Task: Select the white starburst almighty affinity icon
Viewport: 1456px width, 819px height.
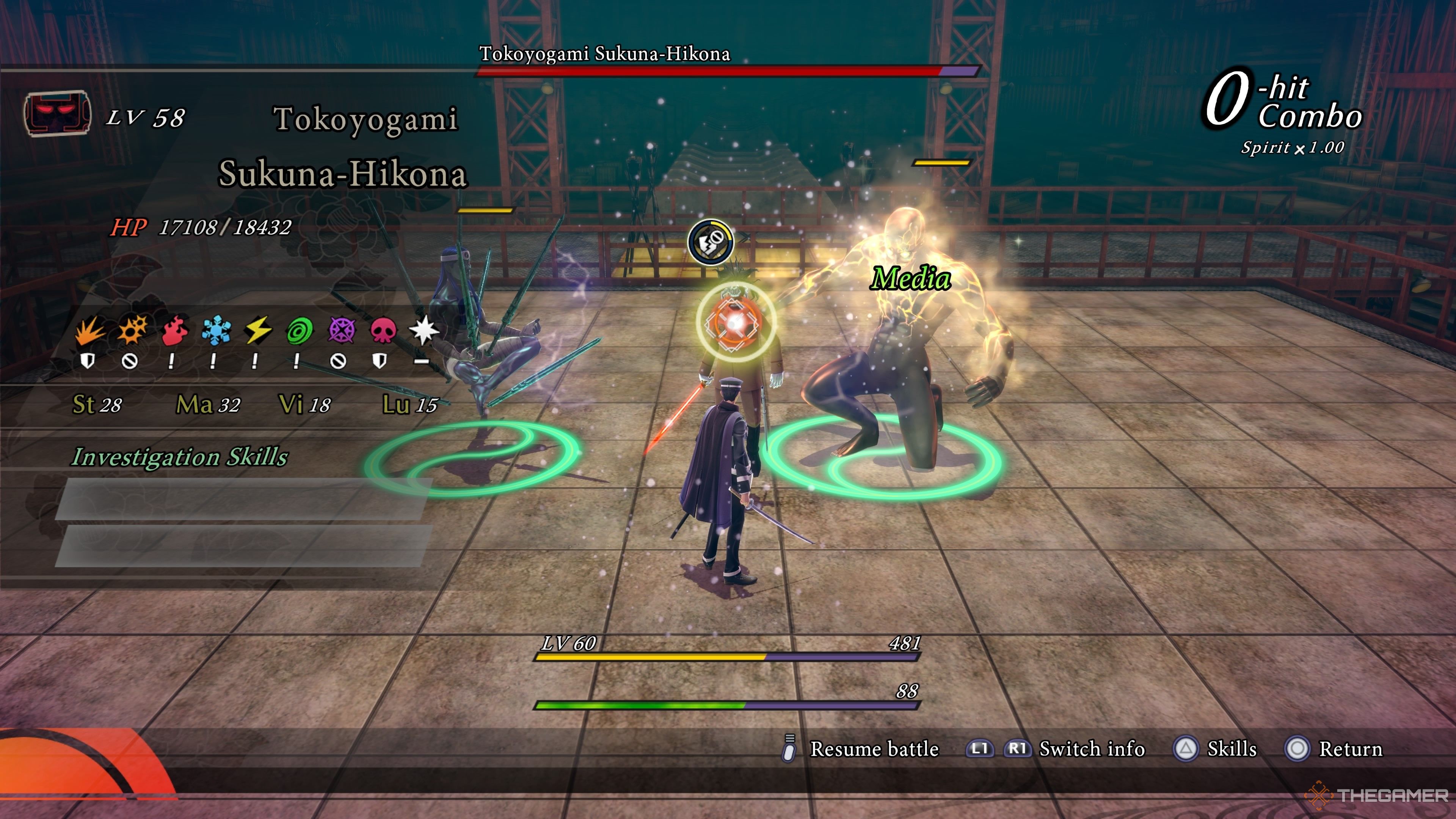Action: click(x=424, y=330)
